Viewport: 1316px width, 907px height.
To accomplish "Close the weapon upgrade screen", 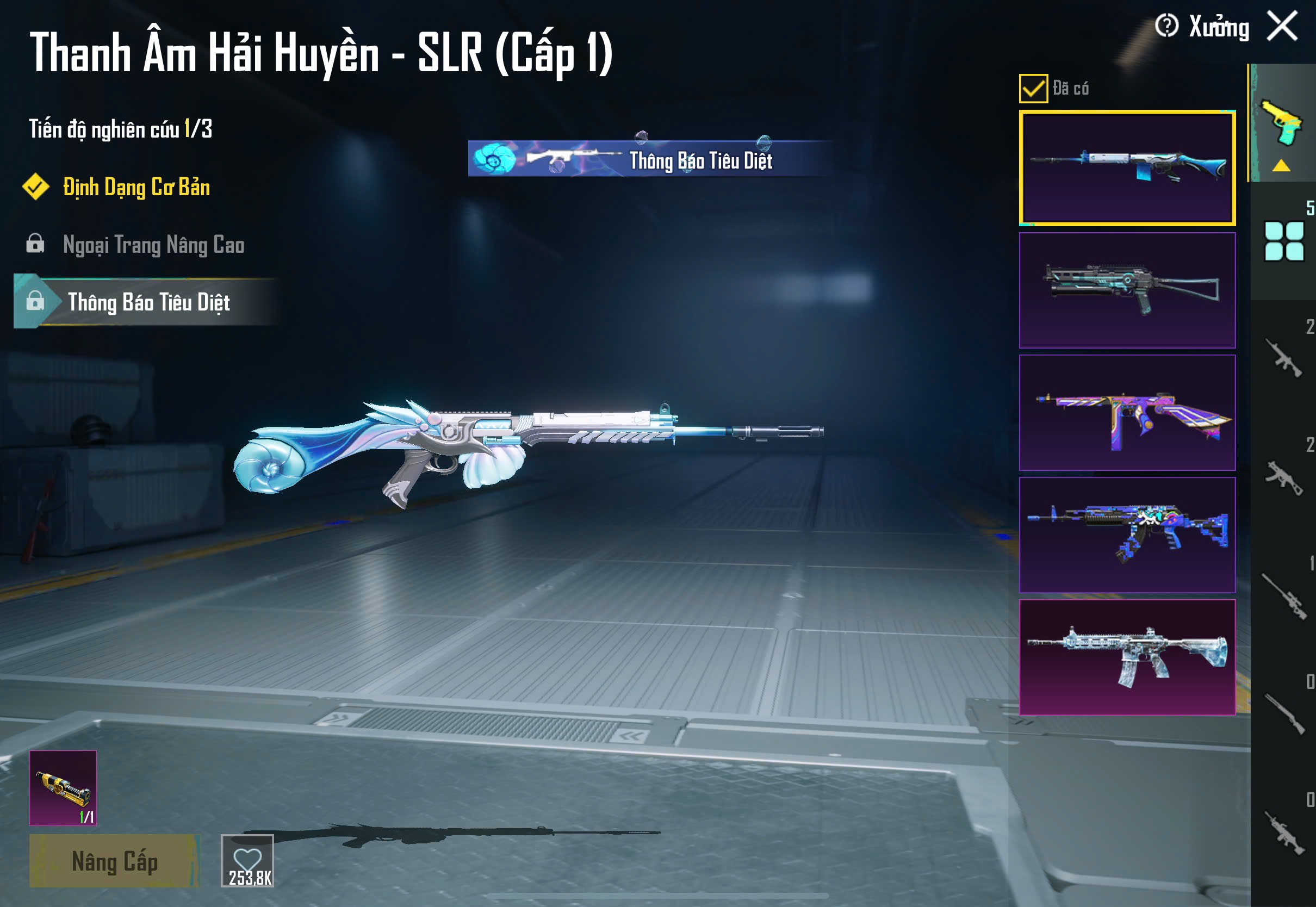I will (1282, 26).
